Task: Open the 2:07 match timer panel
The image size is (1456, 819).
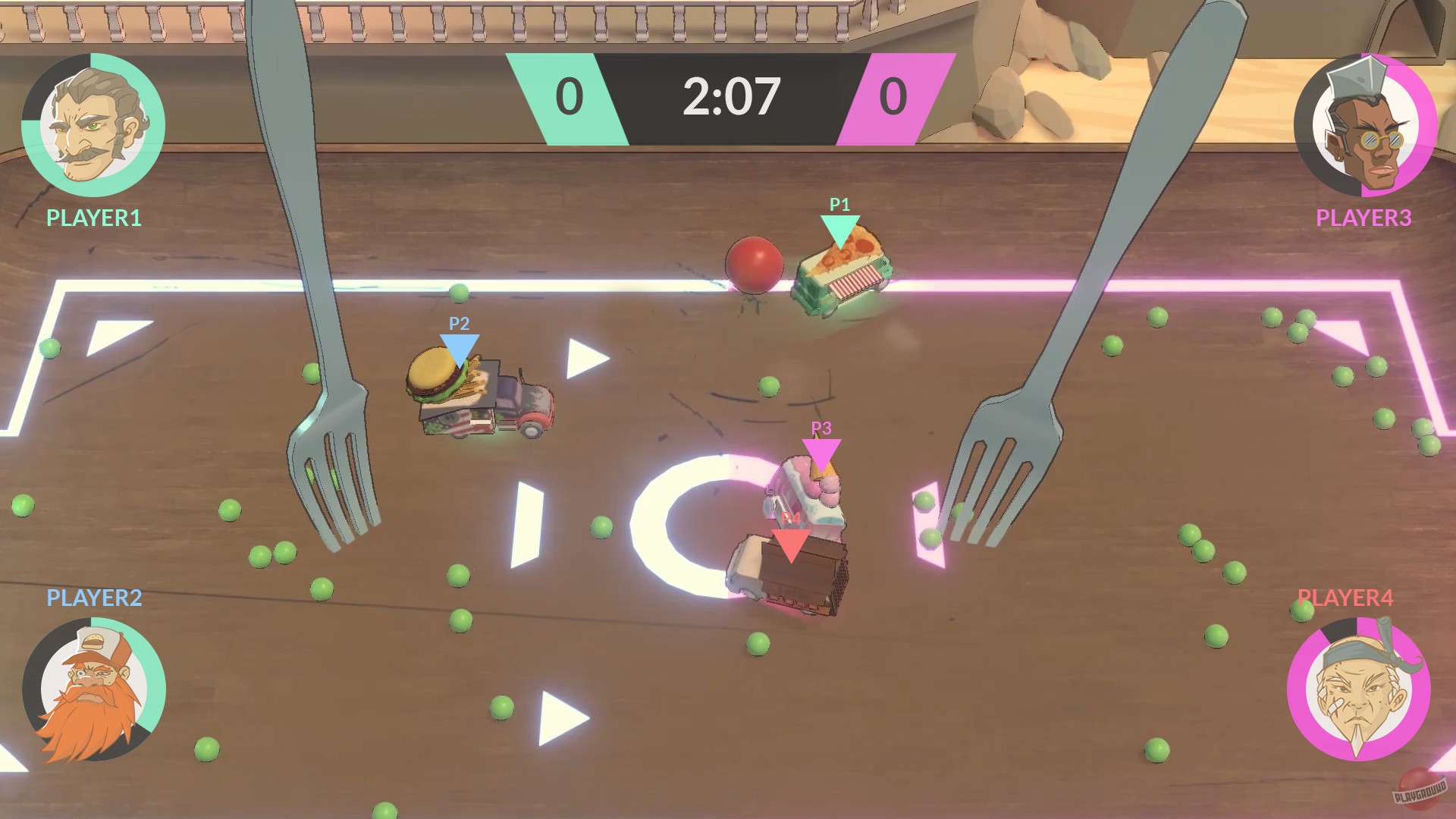Action: (x=730, y=95)
